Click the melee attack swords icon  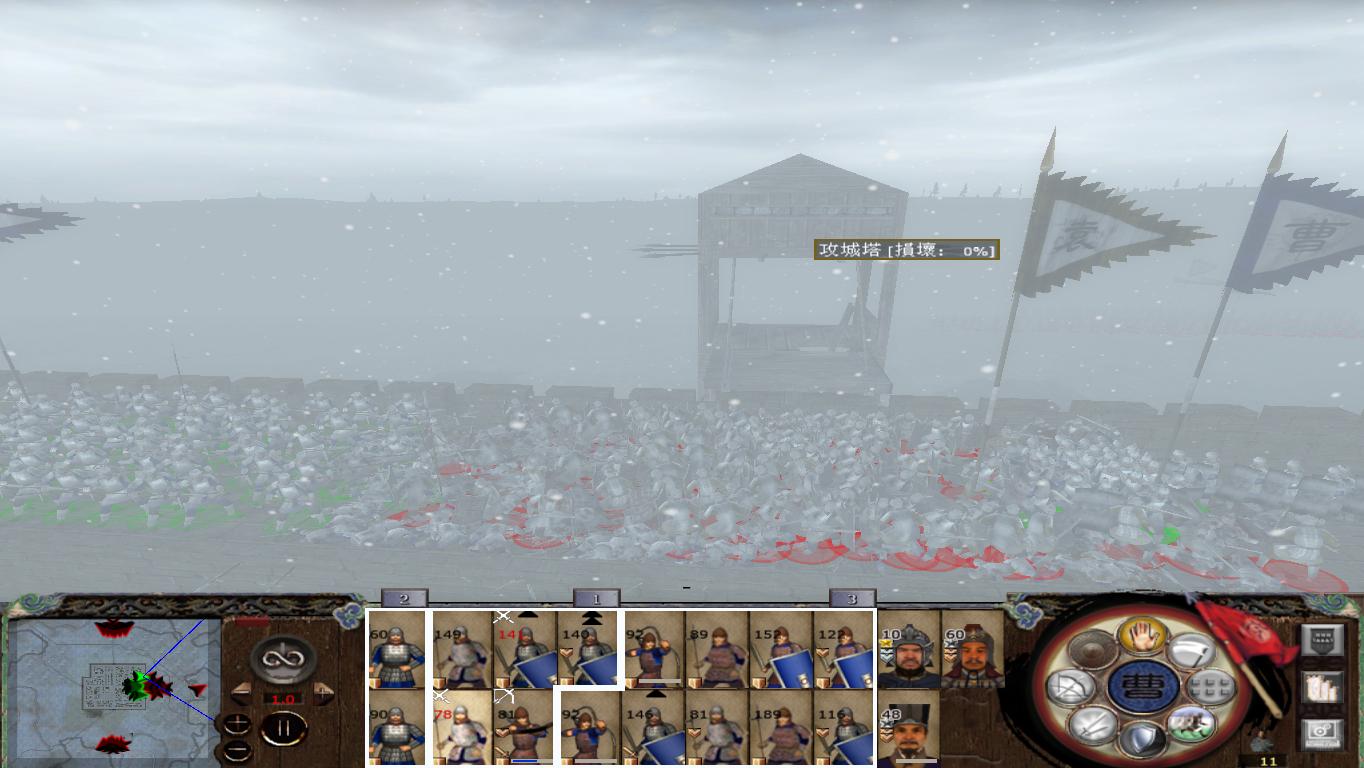coord(1090,726)
